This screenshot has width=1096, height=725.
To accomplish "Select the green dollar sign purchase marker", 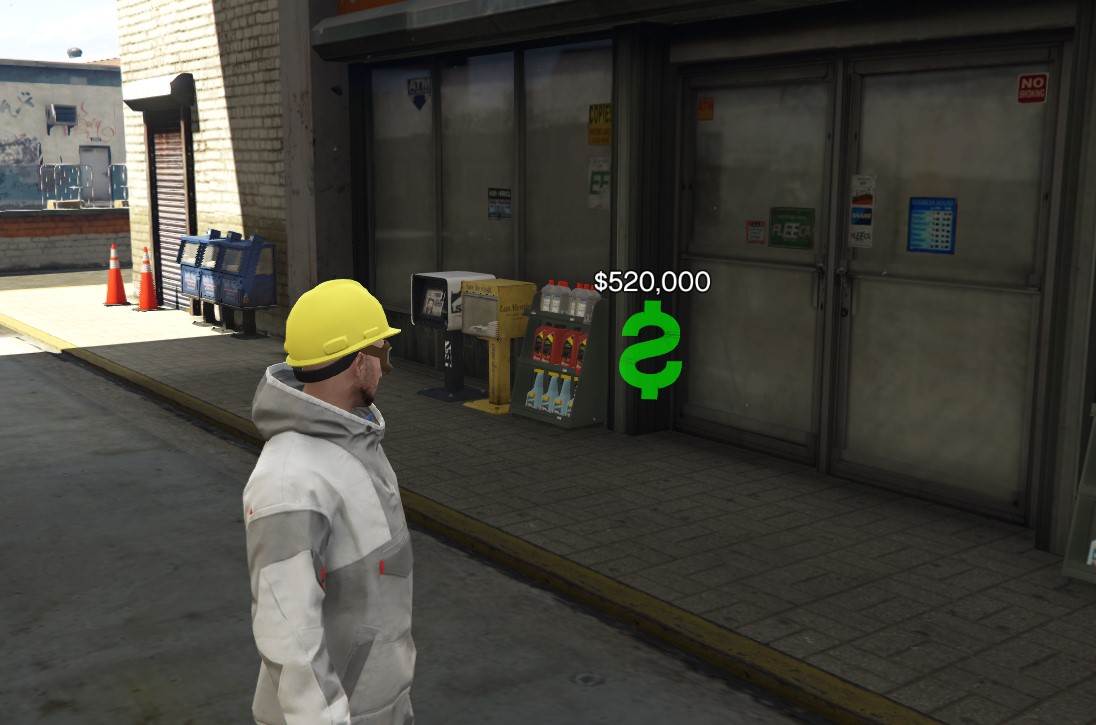I will pos(650,348).
